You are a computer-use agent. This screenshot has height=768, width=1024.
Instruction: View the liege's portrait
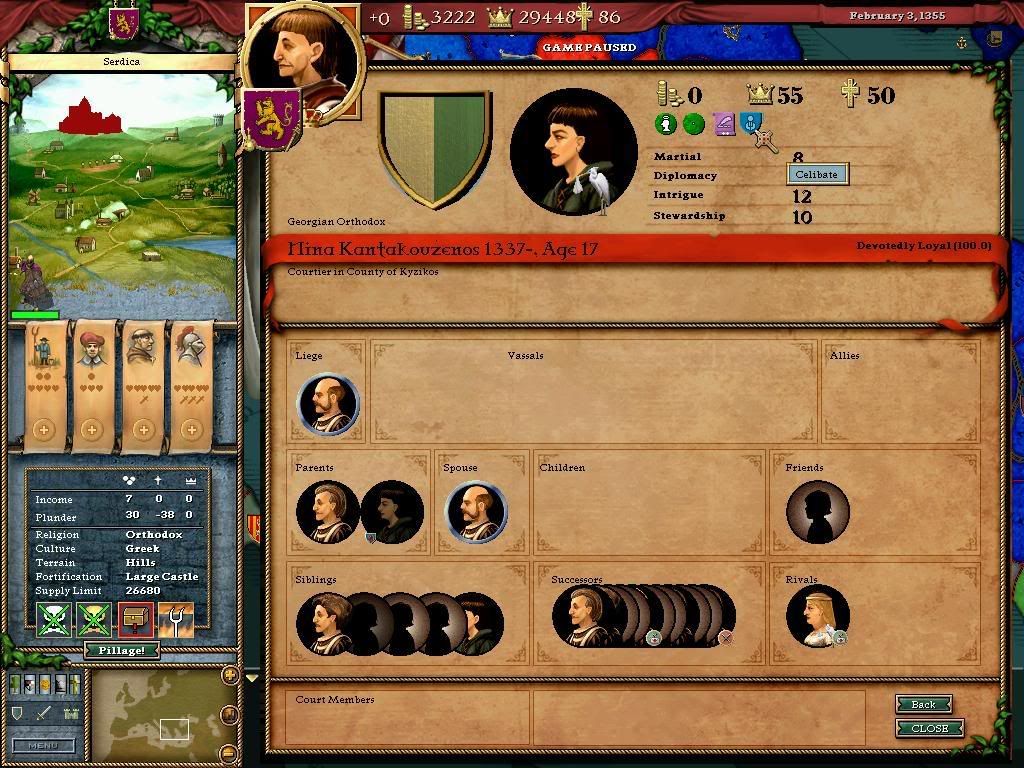328,404
